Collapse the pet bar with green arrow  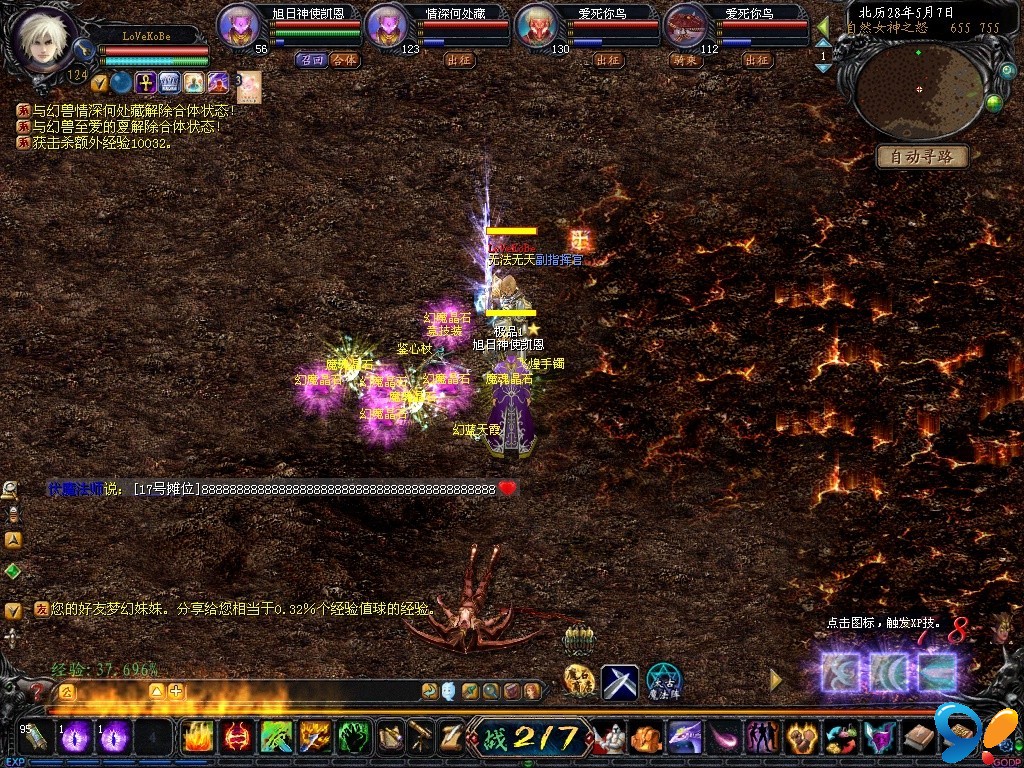pyautogui.click(x=823, y=27)
